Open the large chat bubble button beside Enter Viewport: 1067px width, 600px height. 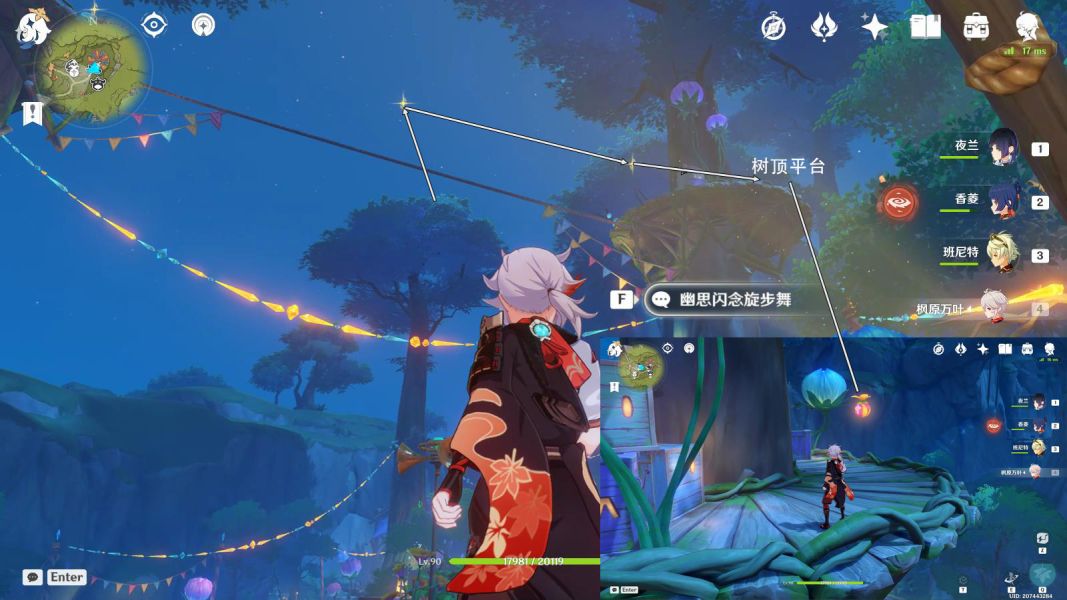(33, 577)
